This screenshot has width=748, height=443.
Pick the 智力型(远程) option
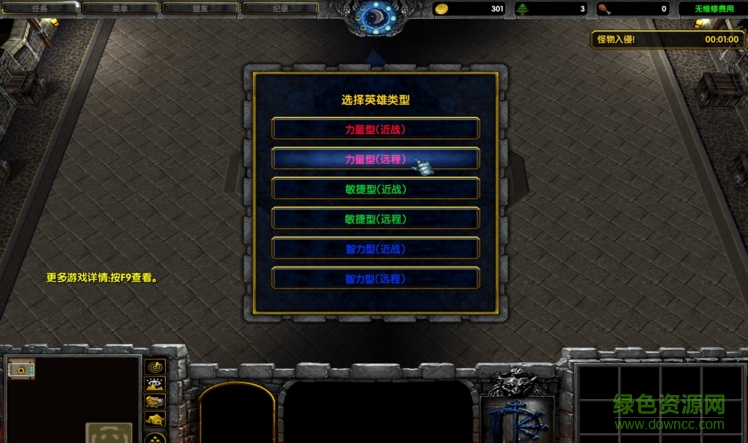[375, 279]
